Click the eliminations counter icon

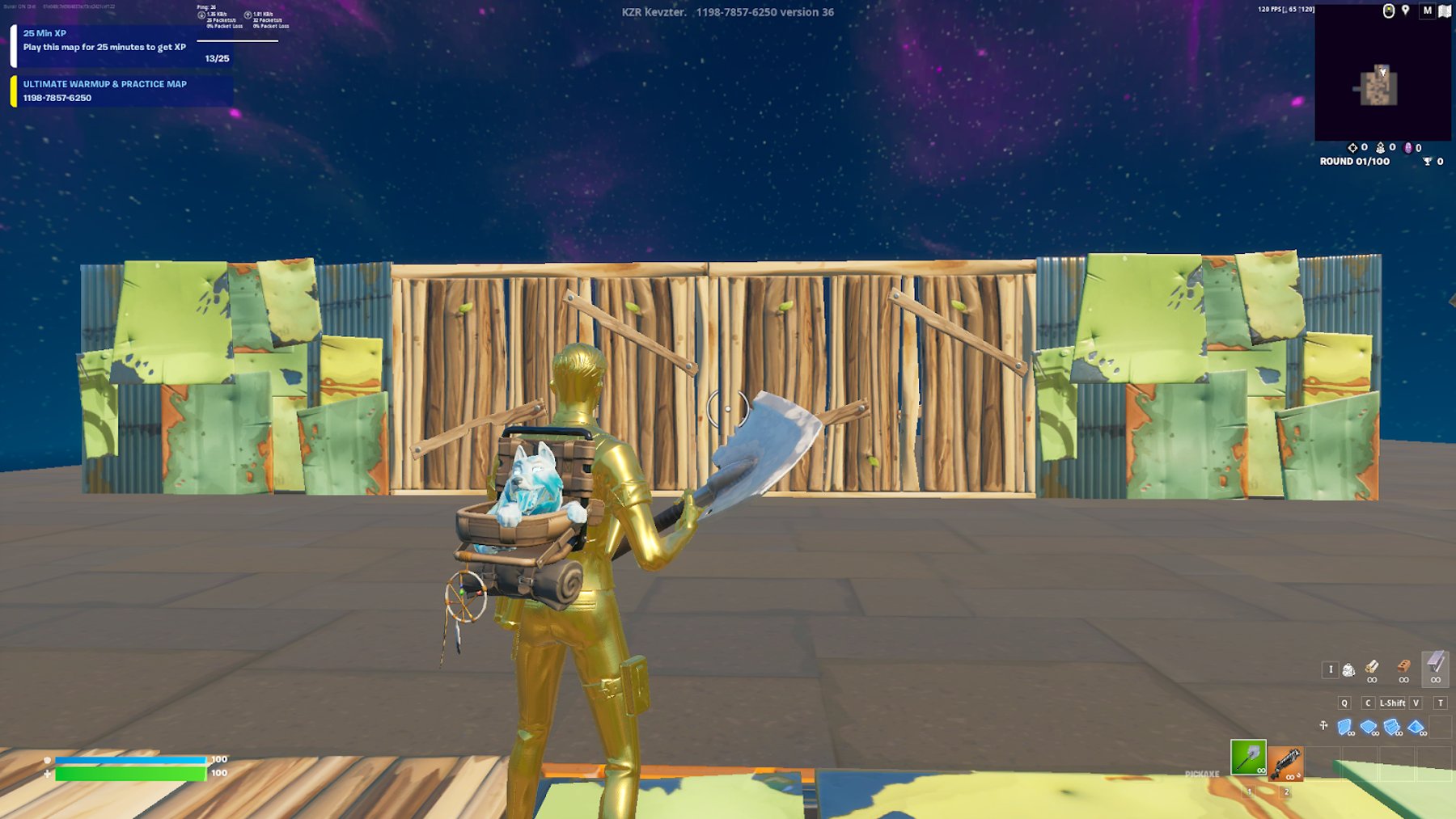[1352, 147]
